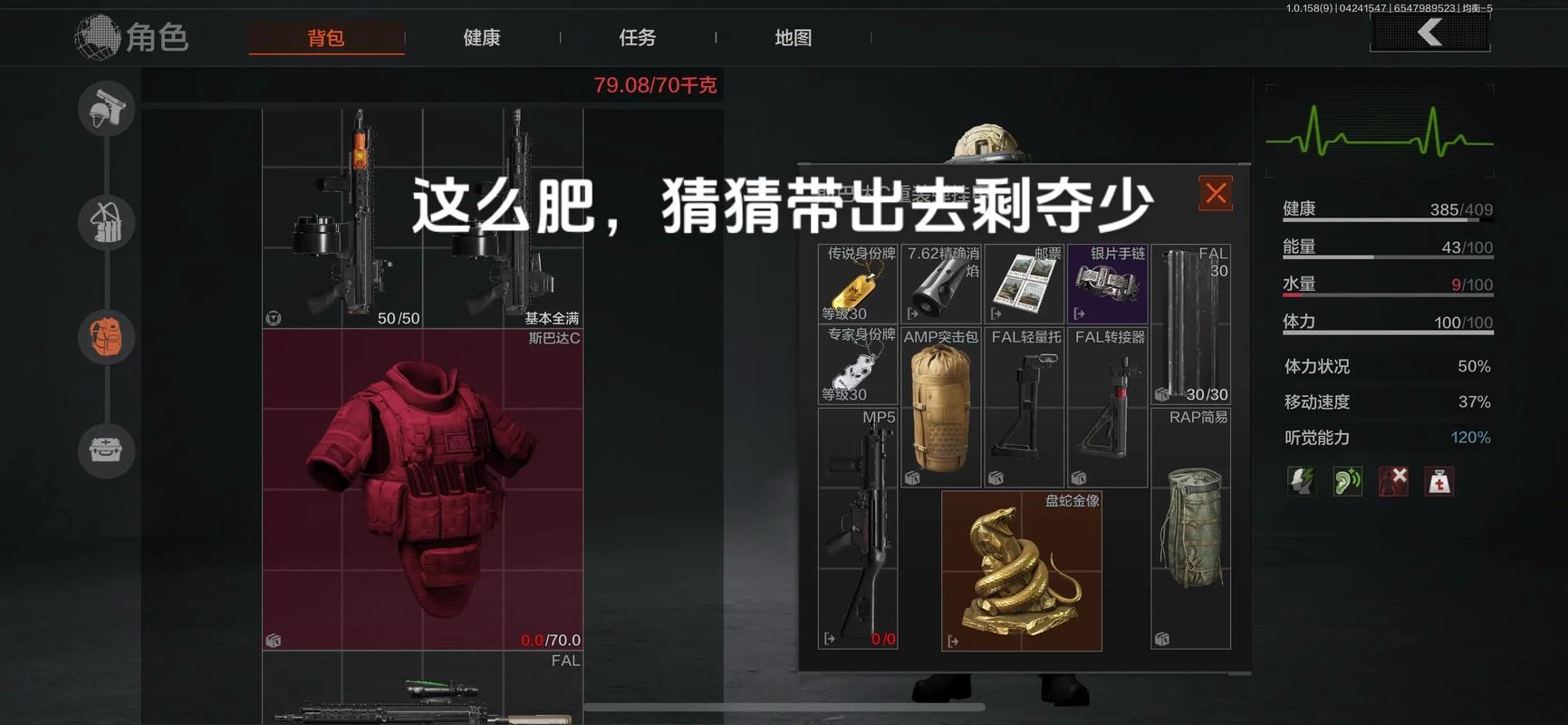Click the overweight status icon
Image resolution: width=1568 pixels, height=725 pixels.
point(1438,481)
